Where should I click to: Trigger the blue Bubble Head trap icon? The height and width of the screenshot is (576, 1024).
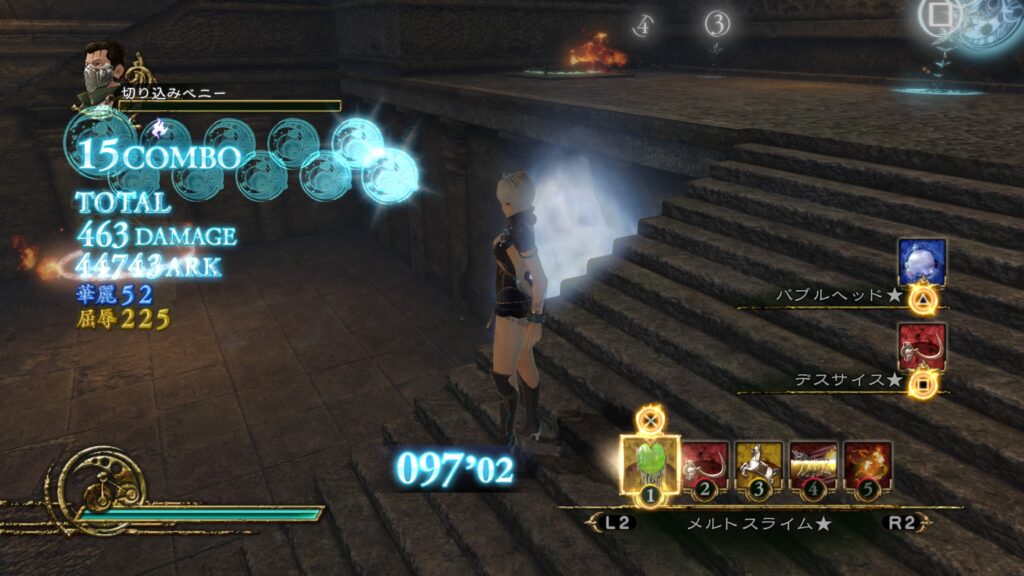921,263
